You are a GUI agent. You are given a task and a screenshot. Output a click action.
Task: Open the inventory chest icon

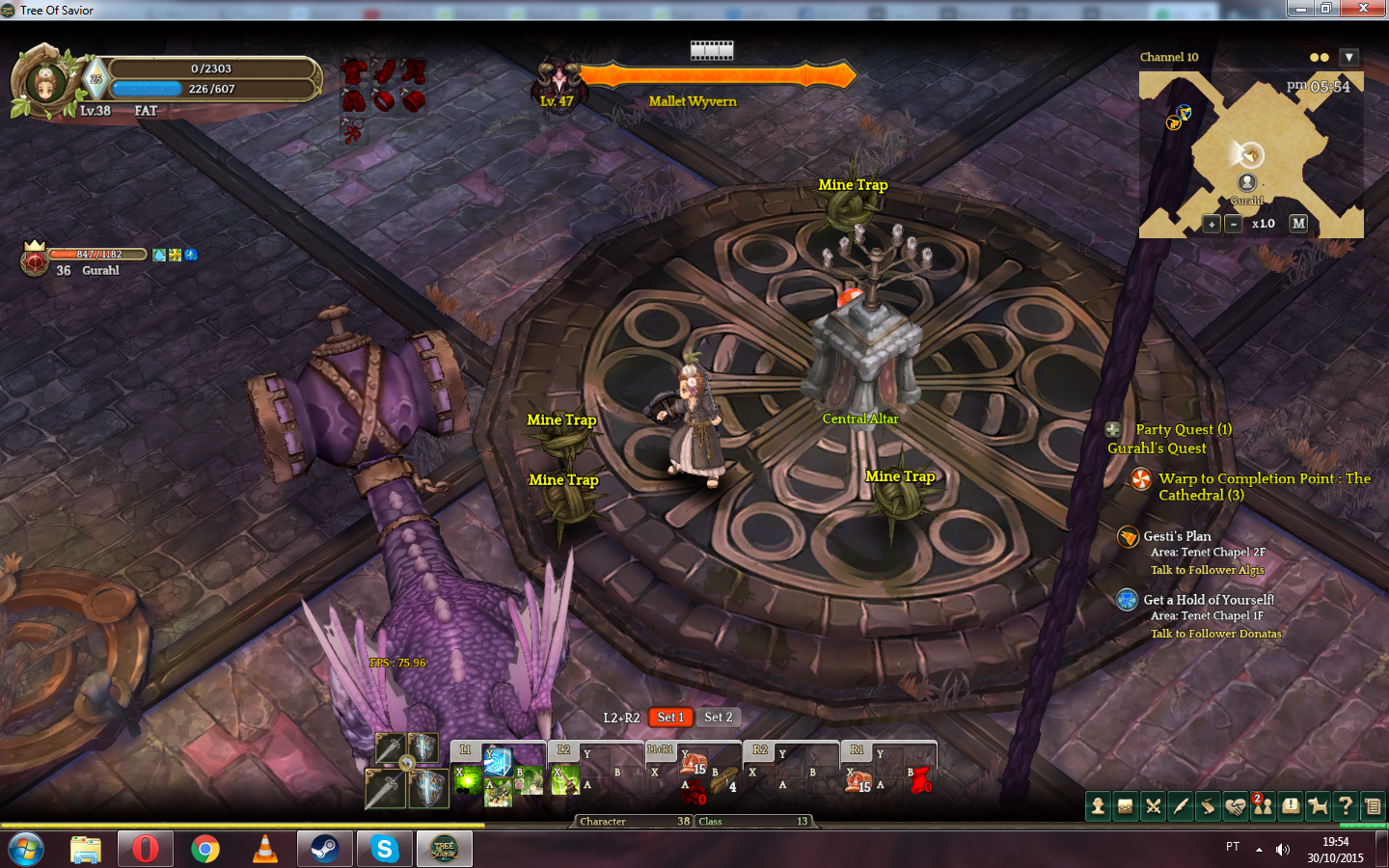click(x=1125, y=806)
